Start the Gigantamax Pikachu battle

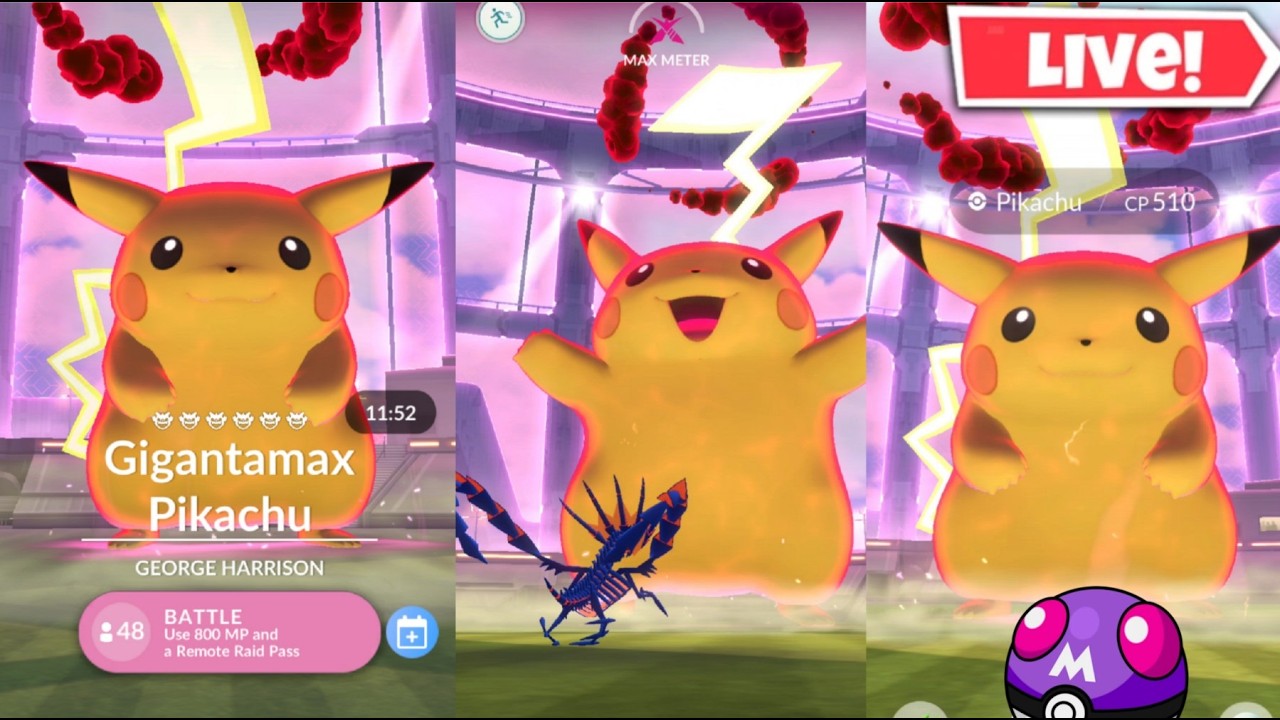tap(230, 633)
